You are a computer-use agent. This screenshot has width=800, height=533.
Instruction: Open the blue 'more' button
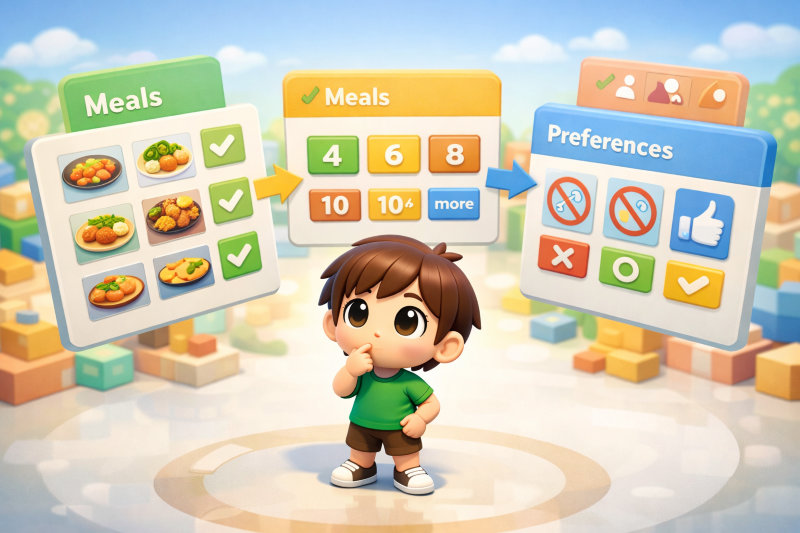454,204
